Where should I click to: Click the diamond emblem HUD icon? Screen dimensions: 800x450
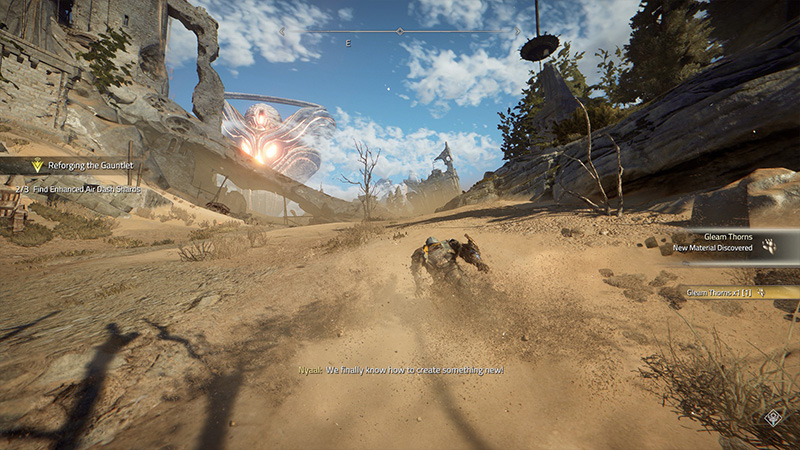click(773, 418)
